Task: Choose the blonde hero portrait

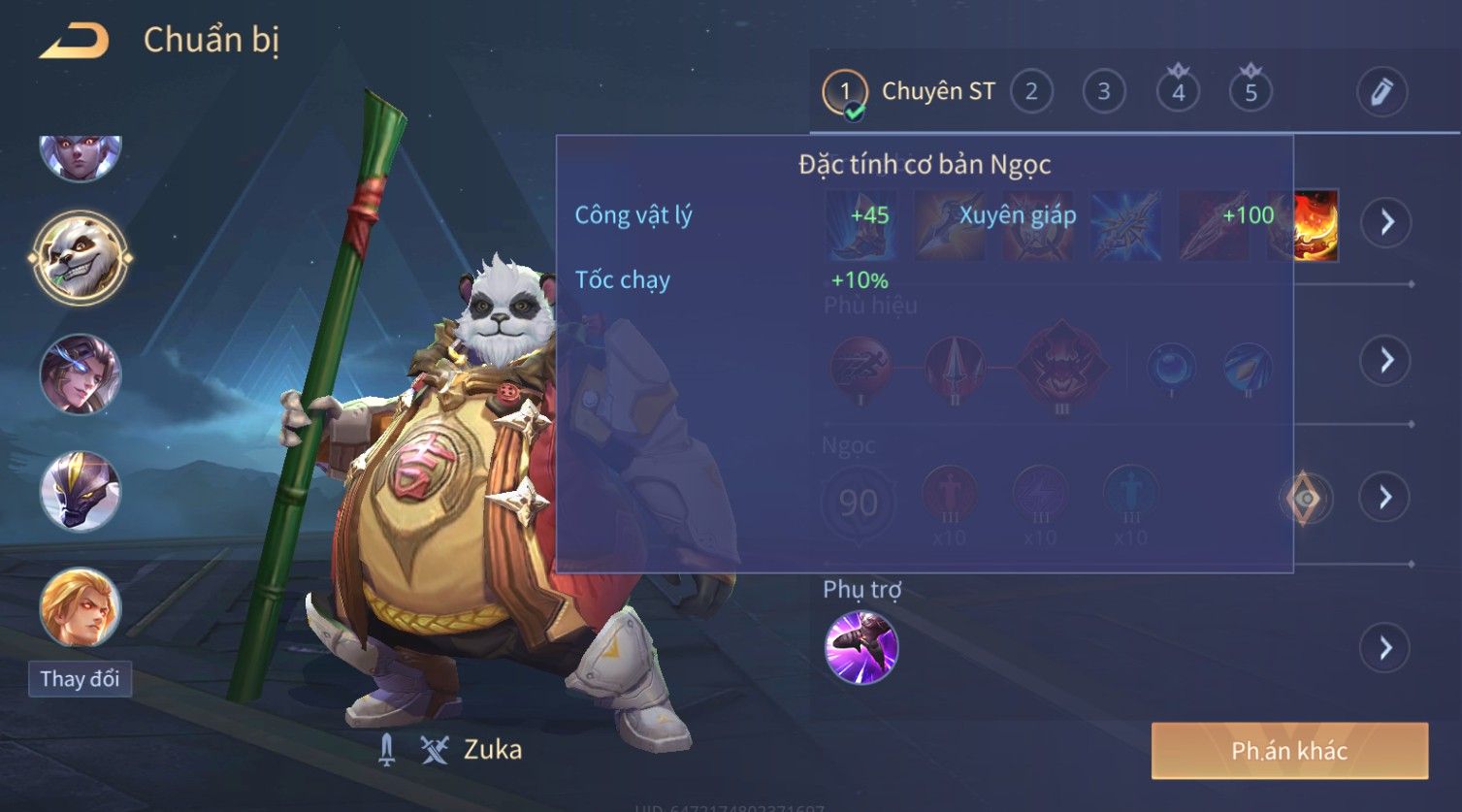Action: [x=81, y=607]
